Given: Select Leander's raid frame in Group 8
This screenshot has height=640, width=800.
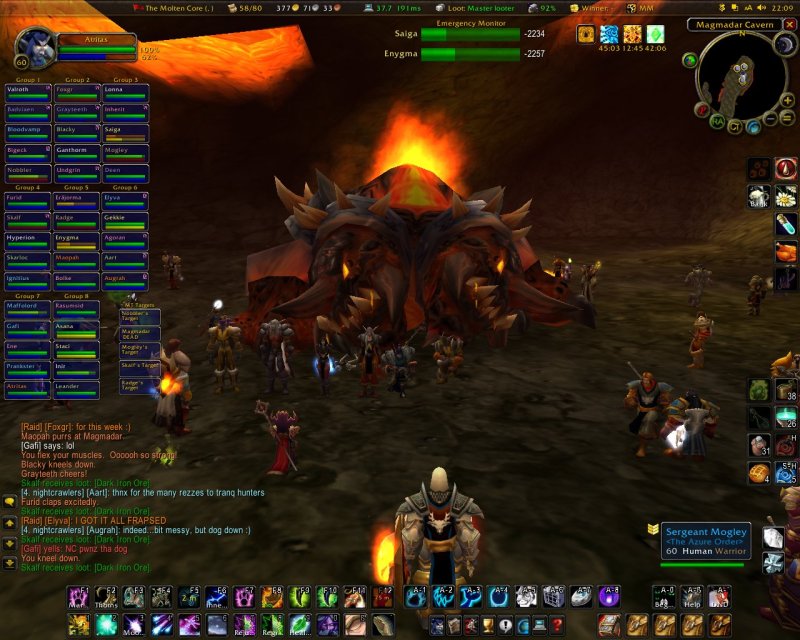Looking at the screenshot, I should point(76,387).
